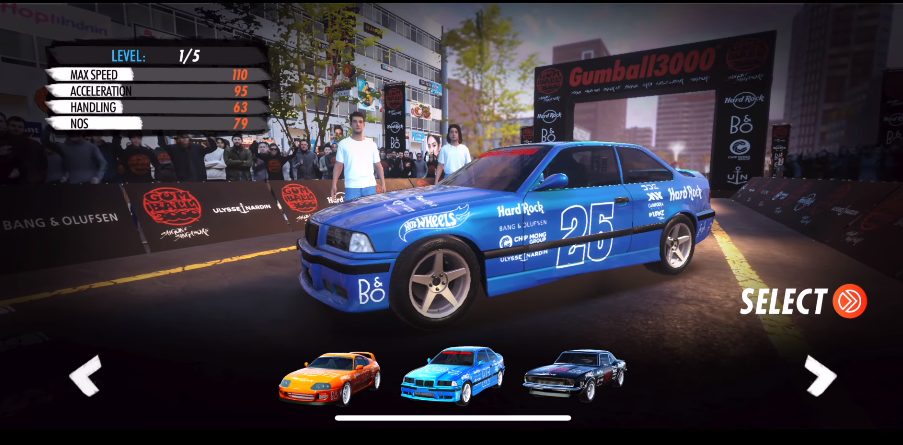Confirm the car with the SELECT button
This screenshot has height=445, width=903.
(x=802, y=301)
